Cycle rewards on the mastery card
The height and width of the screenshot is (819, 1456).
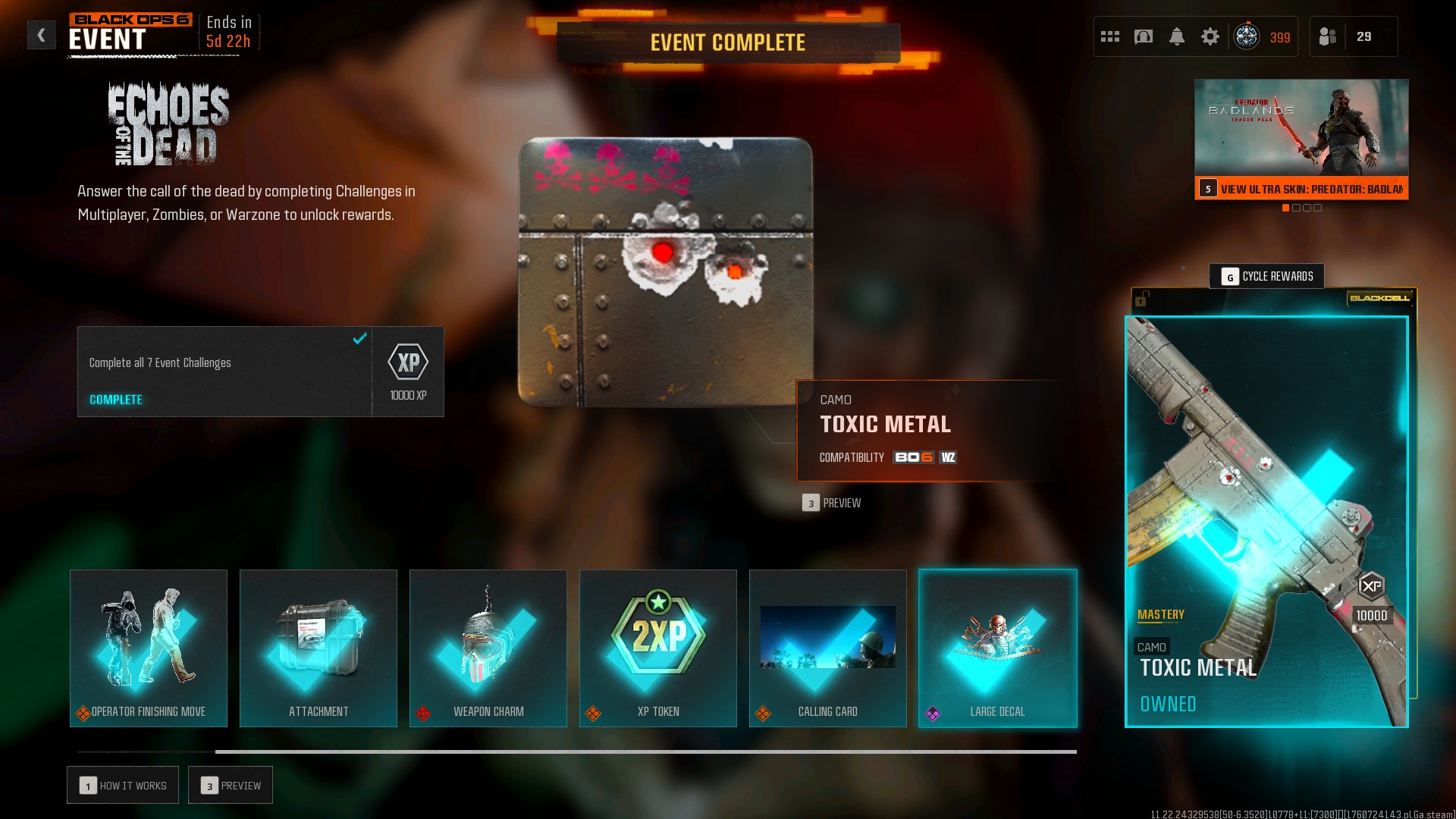click(x=1266, y=277)
